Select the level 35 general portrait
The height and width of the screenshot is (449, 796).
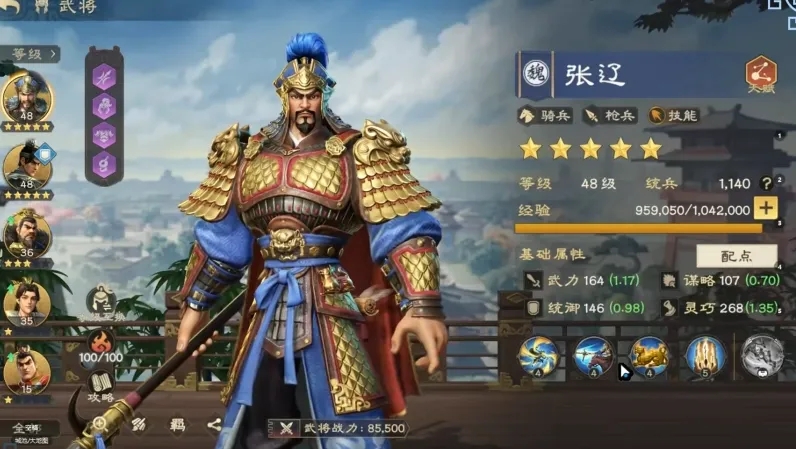click(x=27, y=301)
